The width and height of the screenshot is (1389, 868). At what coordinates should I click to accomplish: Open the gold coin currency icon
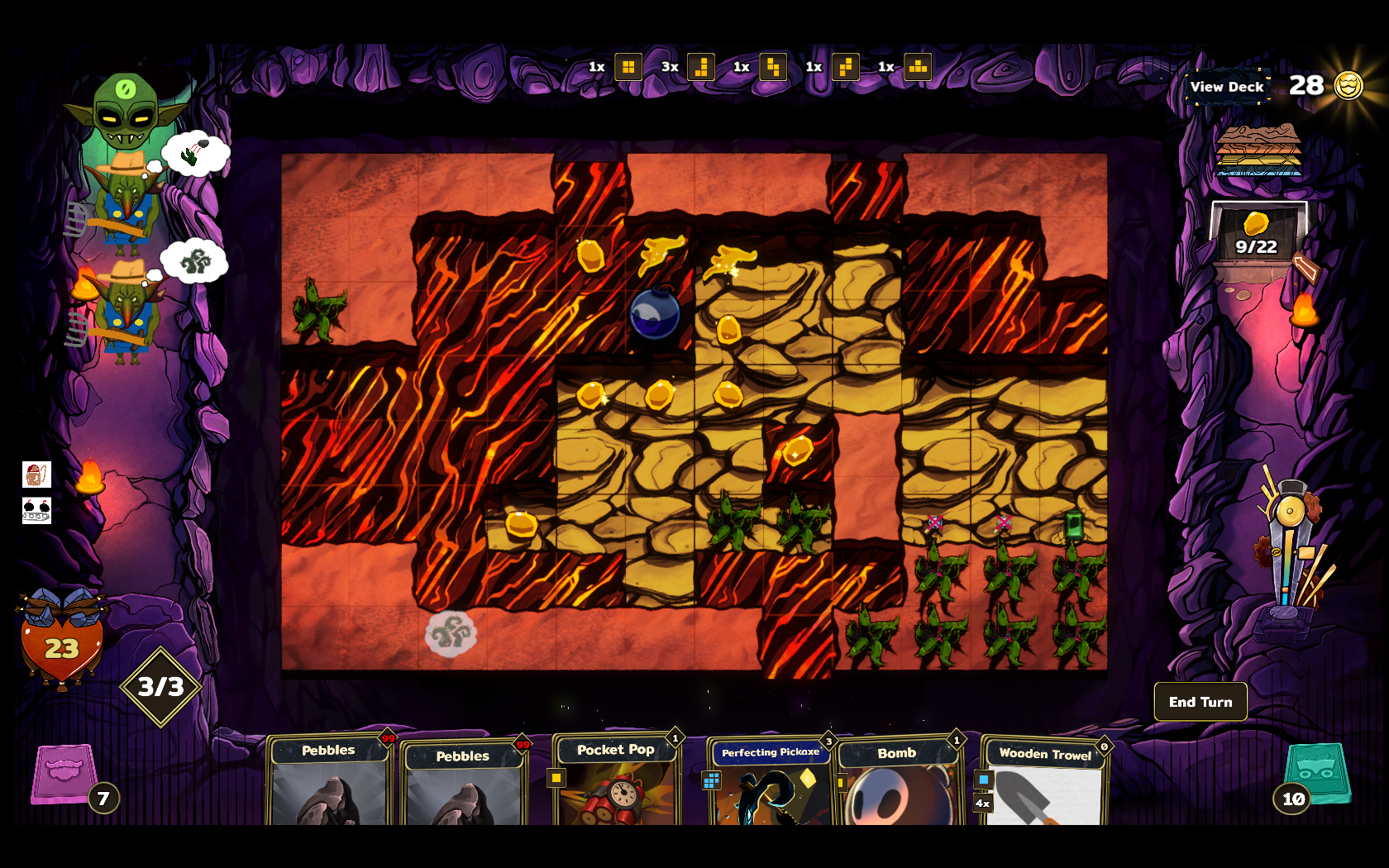click(1348, 85)
